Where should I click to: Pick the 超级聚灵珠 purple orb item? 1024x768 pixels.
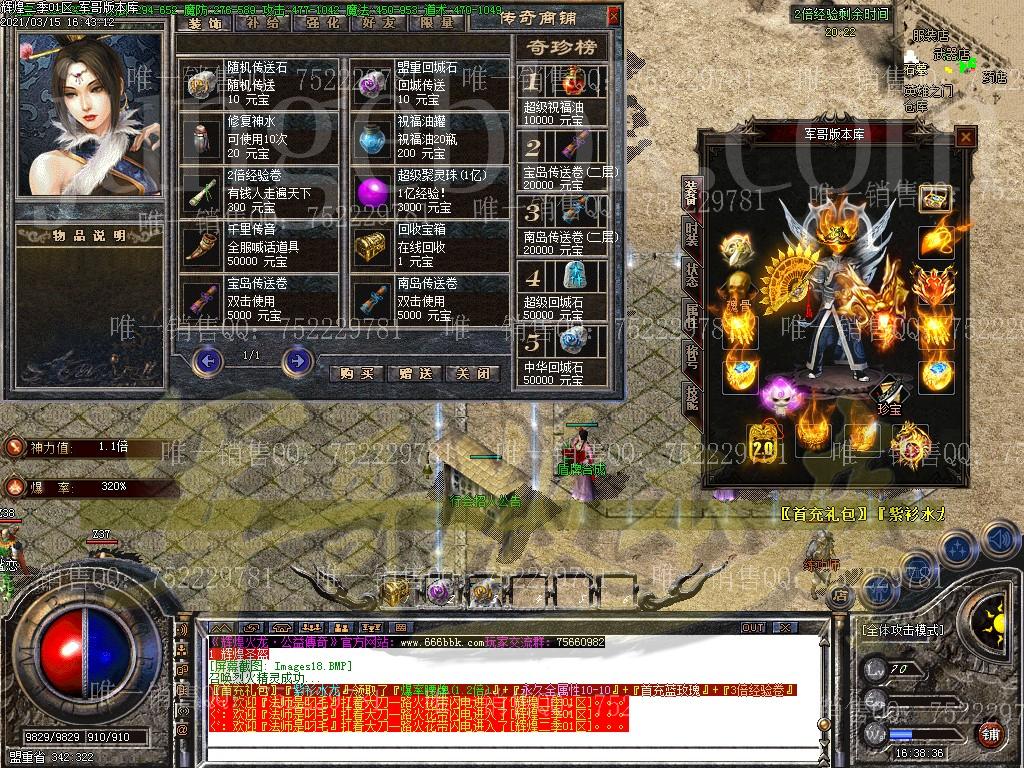373,191
